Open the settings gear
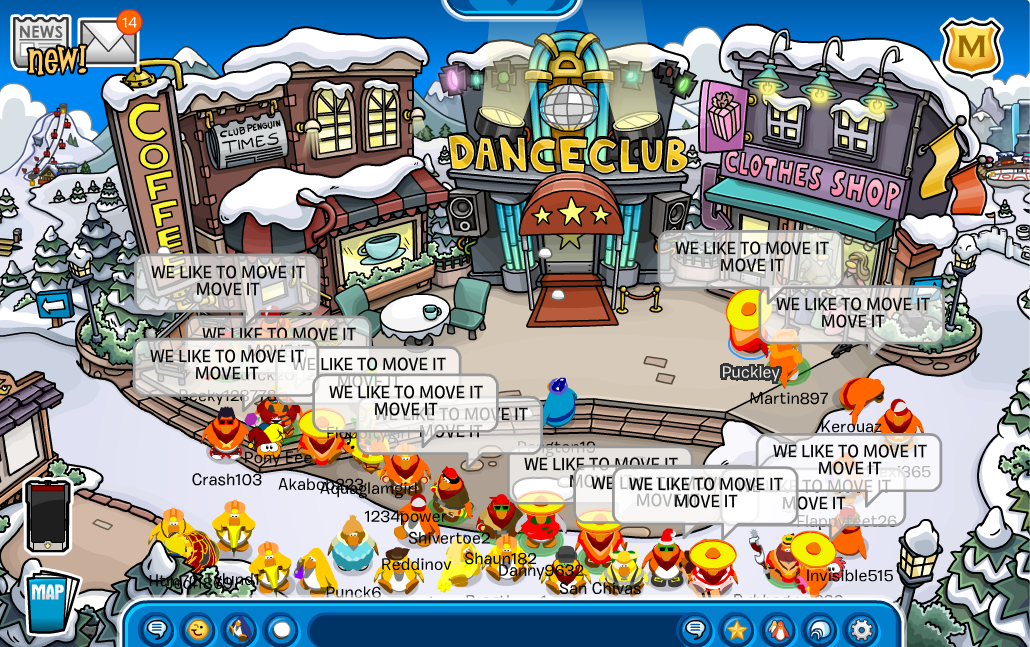This screenshot has width=1030, height=647. coord(860,630)
